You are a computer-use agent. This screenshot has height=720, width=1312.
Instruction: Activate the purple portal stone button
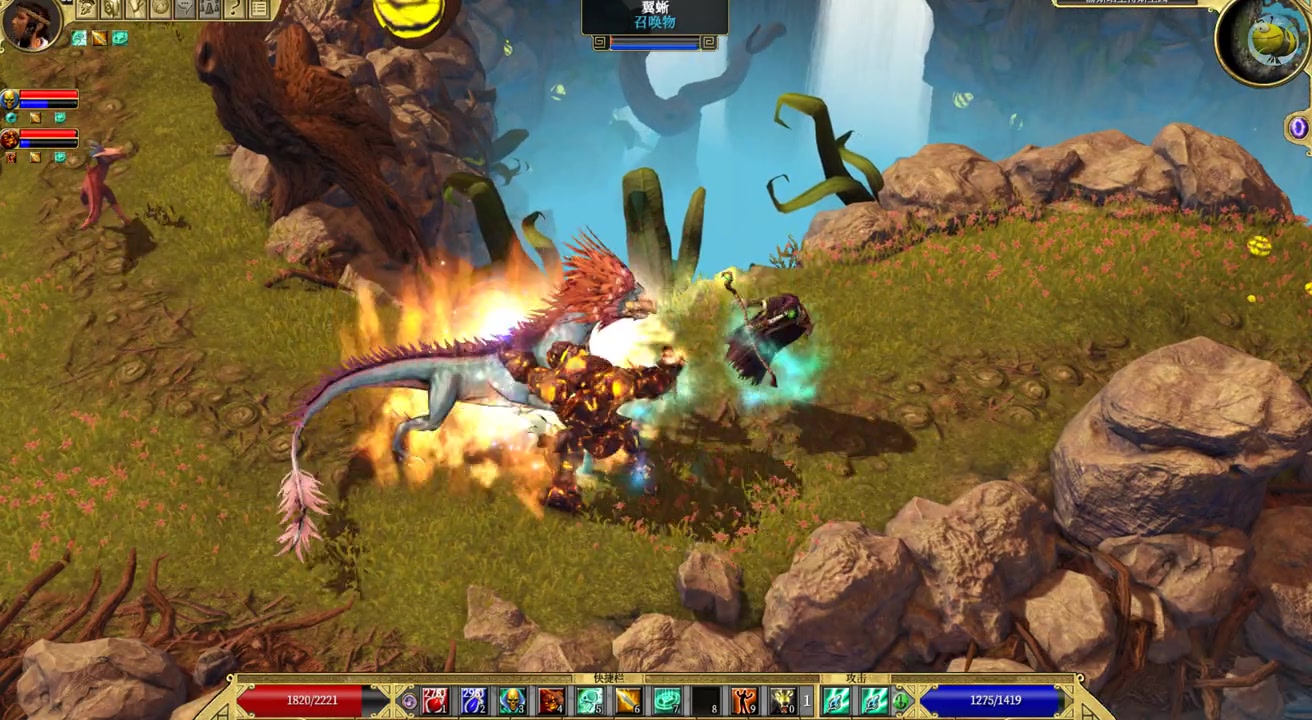pyautogui.click(x=1298, y=127)
